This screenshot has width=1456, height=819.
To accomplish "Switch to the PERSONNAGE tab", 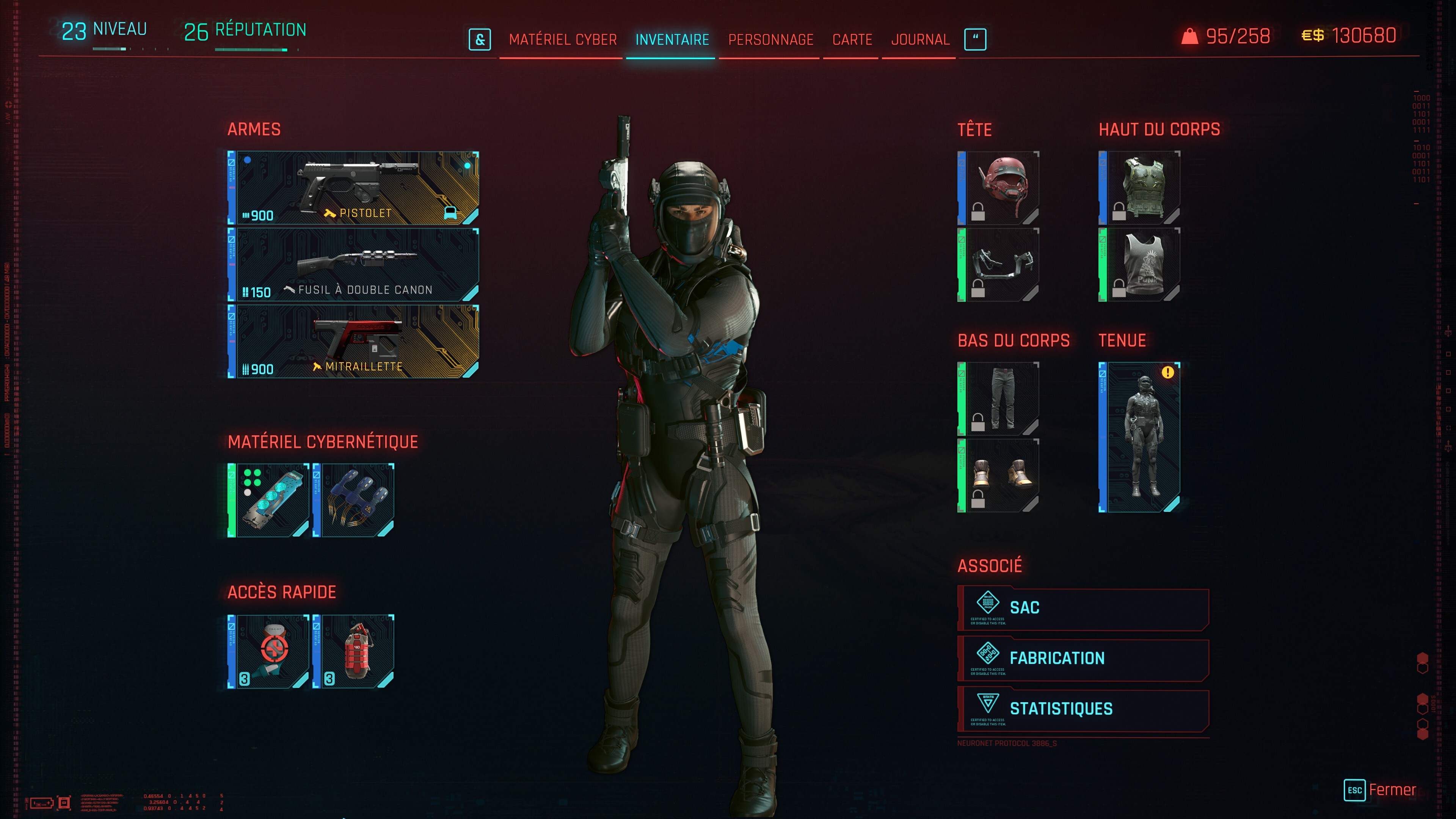I will pos(772,39).
